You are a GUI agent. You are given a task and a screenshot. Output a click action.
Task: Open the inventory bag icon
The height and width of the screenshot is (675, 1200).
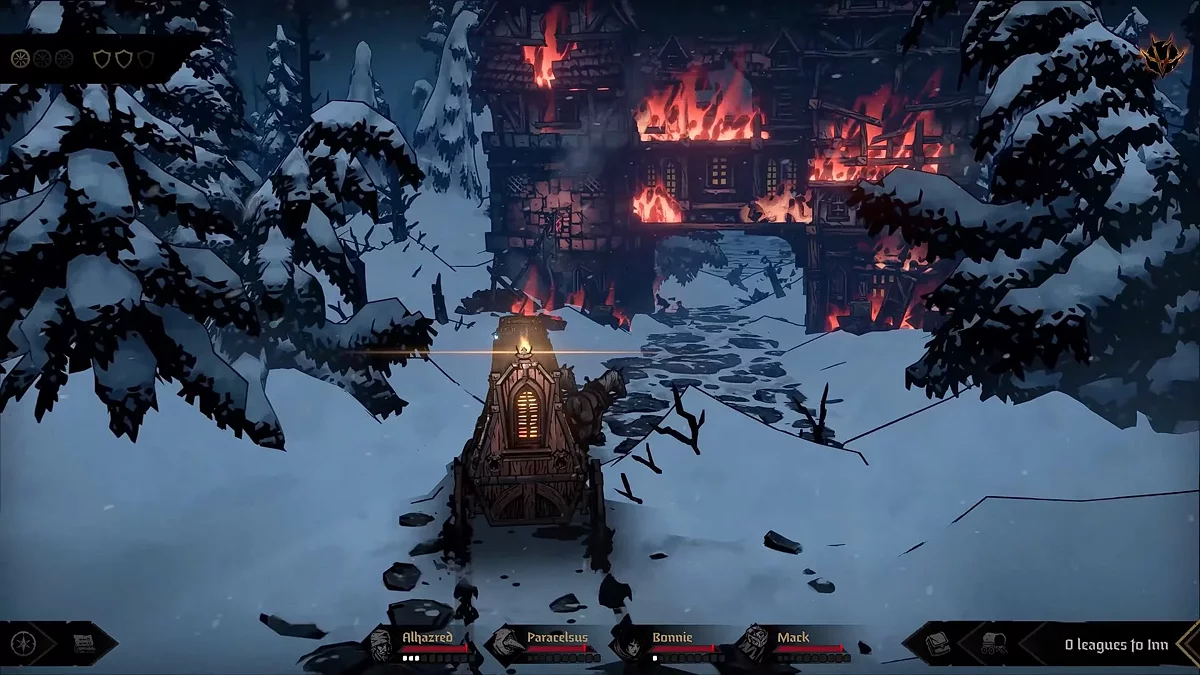tap(938, 643)
